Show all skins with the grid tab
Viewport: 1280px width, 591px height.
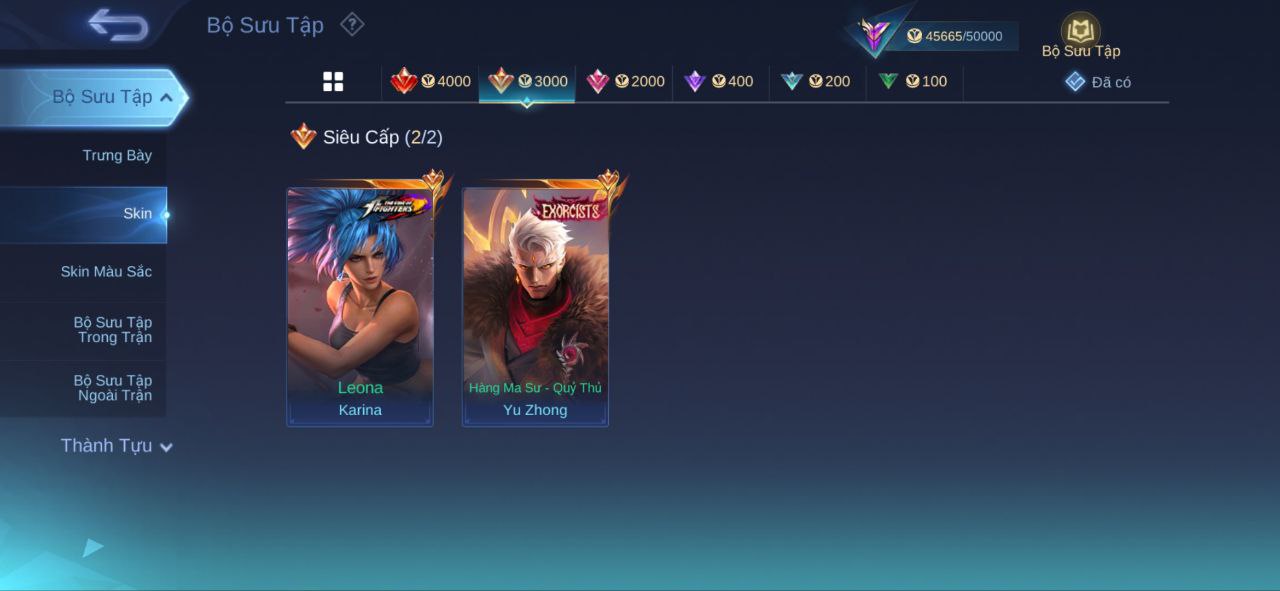333,82
